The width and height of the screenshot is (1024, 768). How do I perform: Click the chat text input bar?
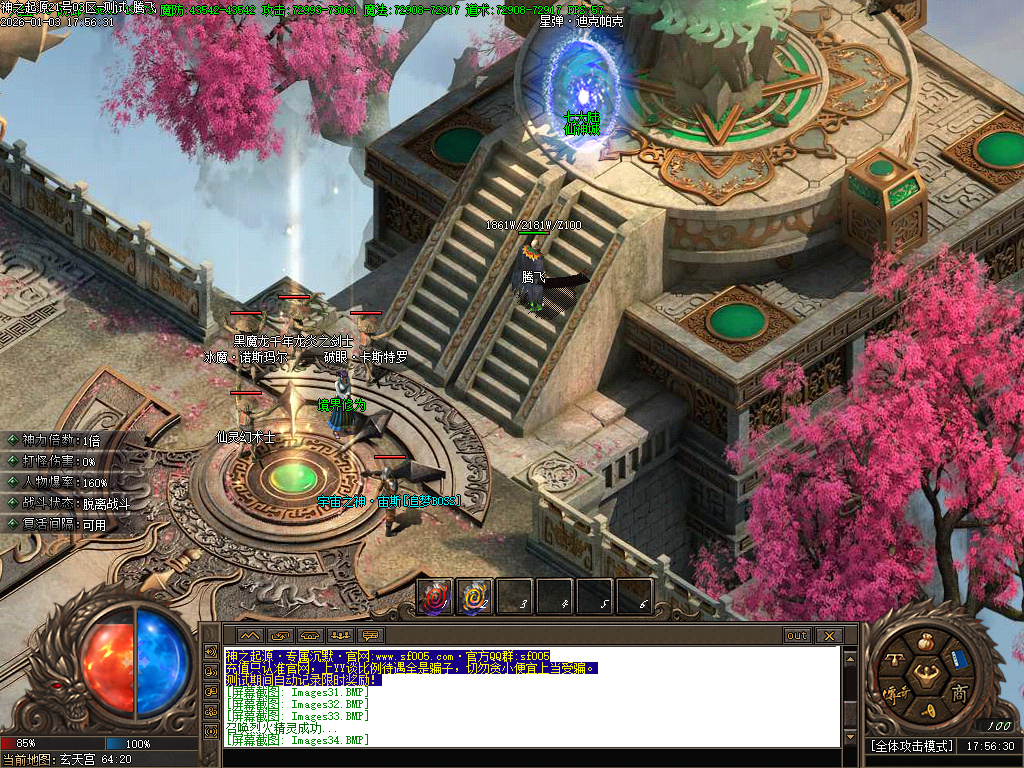530,757
